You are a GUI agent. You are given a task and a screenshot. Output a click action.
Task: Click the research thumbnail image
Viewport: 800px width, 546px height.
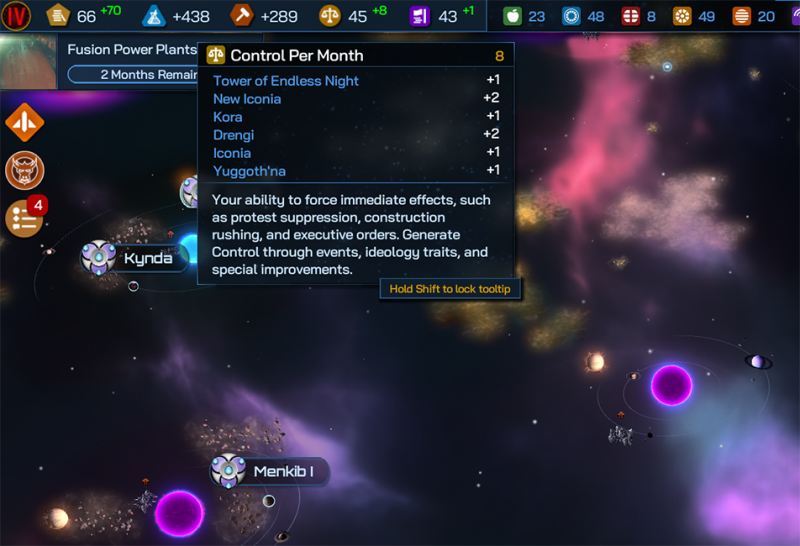[29, 62]
